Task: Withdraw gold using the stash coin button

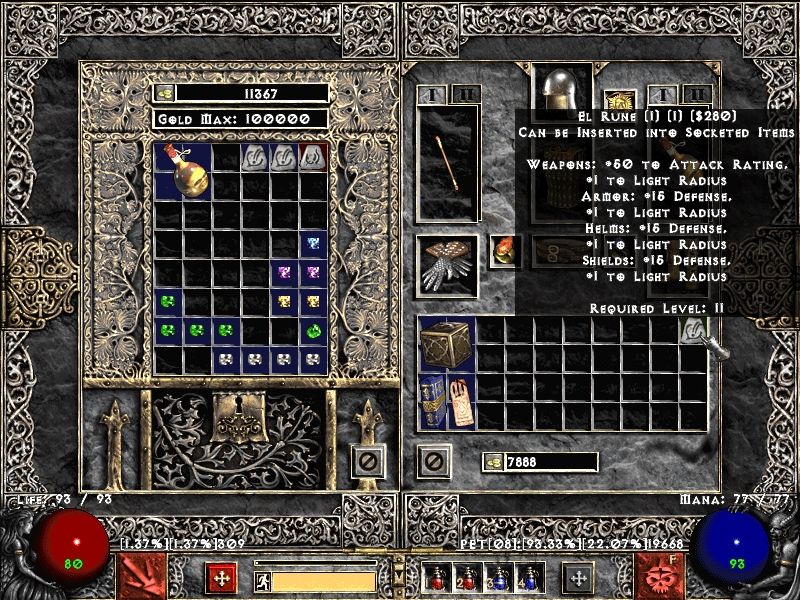Action: (x=166, y=93)
